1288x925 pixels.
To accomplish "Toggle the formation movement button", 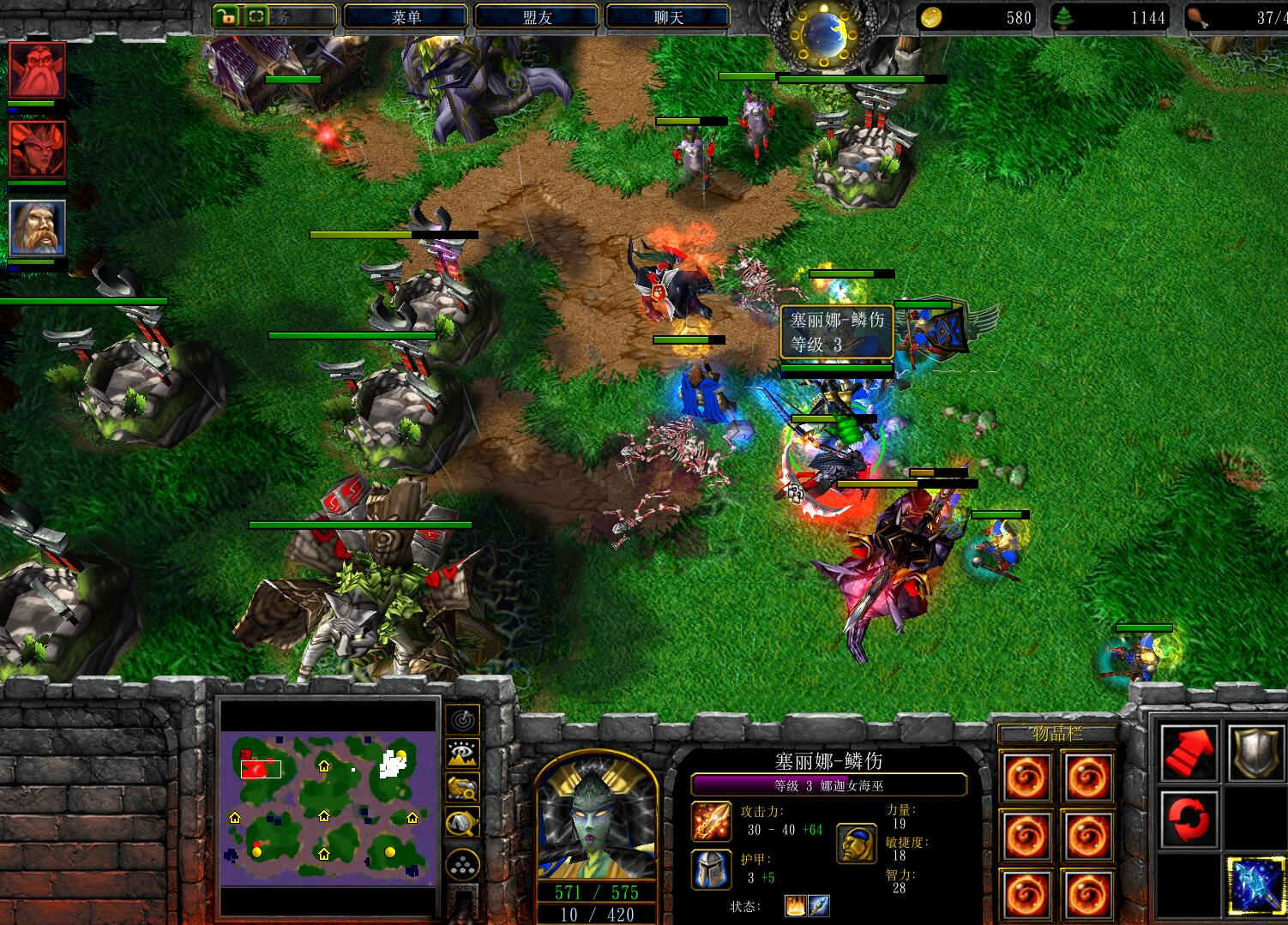I will pyautogui.click(x=463, y=862).
